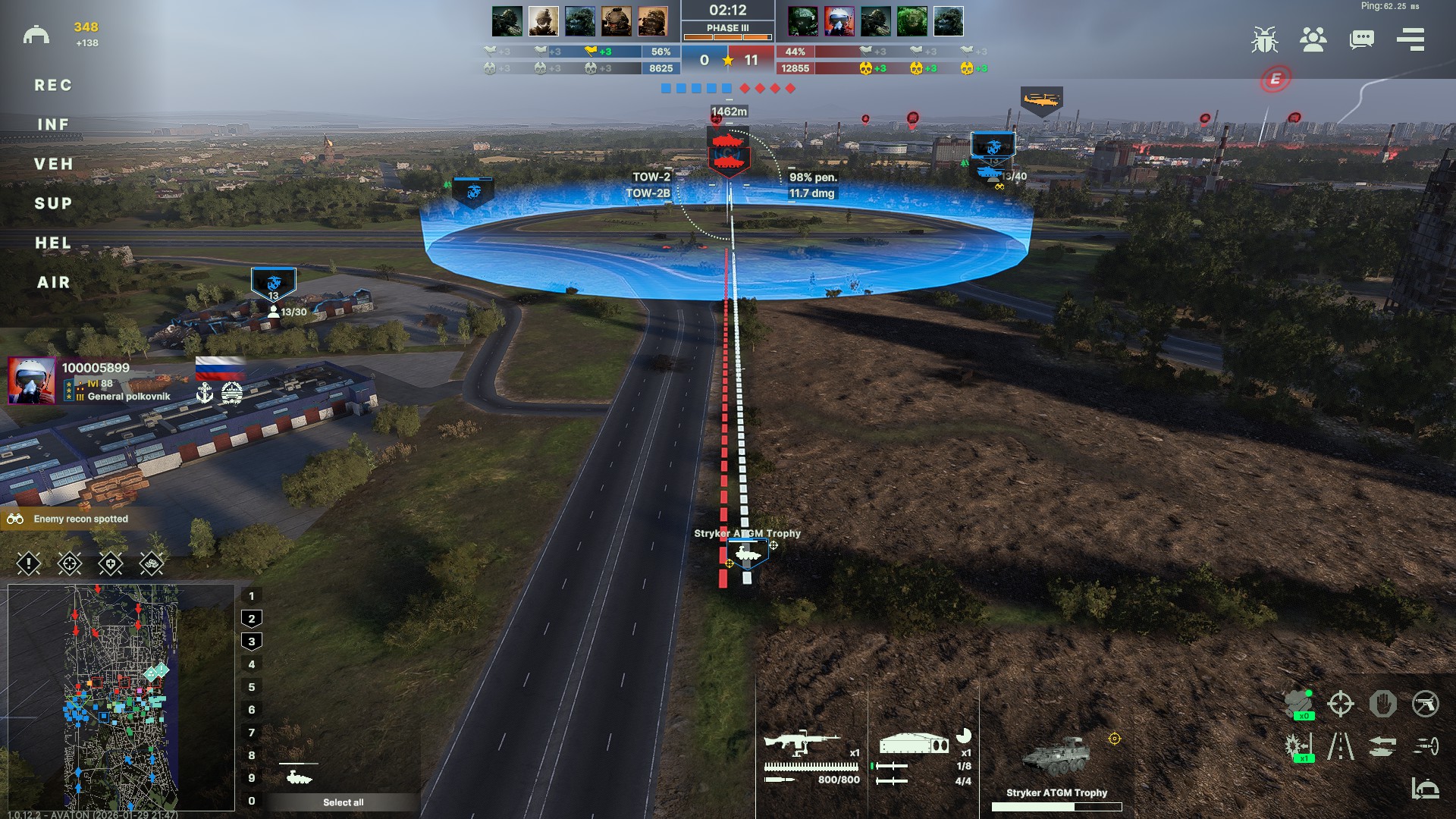Open the REC unit category
1456x819 pixels.
[x=53, y=86]
